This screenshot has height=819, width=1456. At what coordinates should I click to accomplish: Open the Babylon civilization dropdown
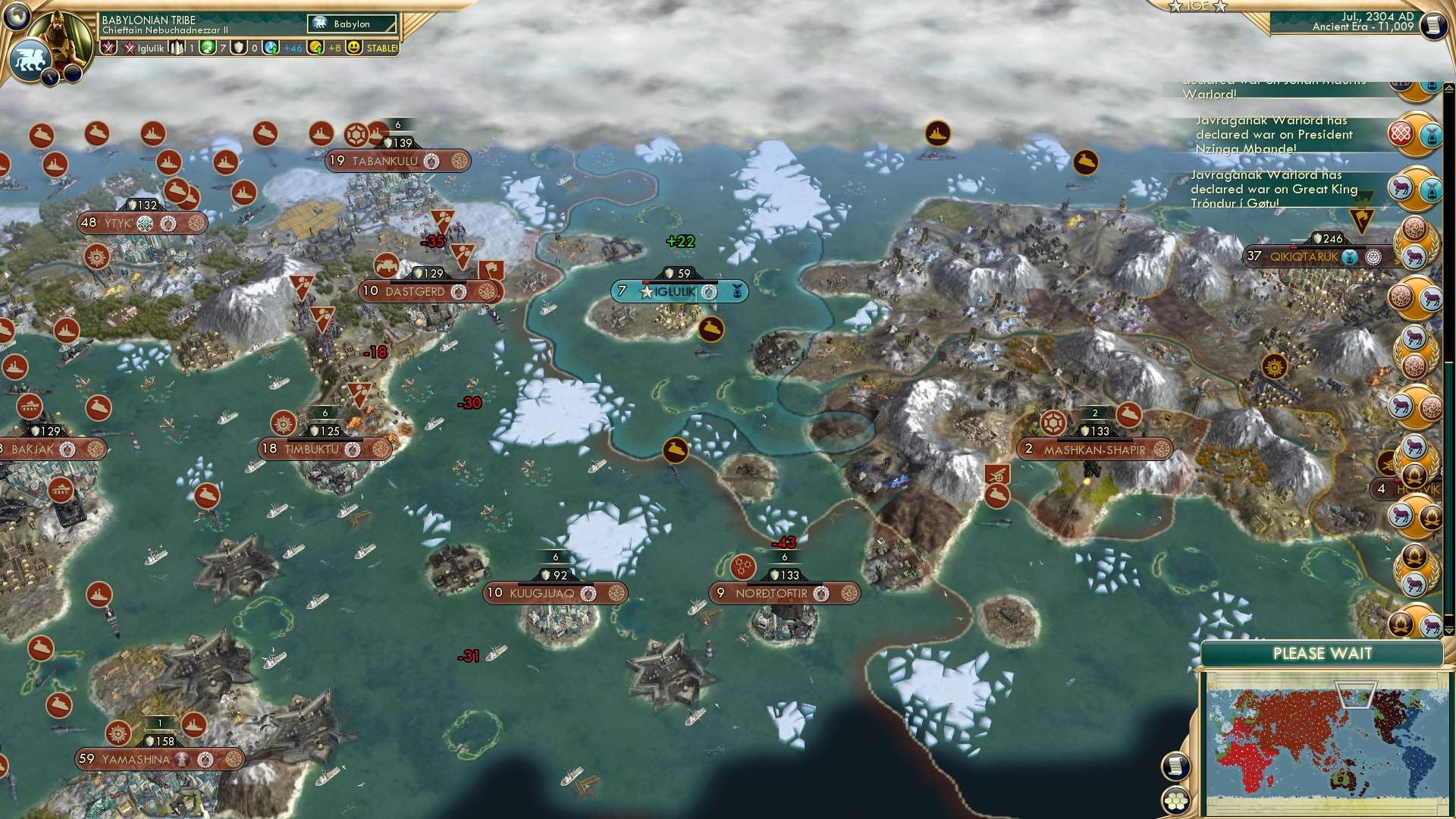[x=350, y=24]
